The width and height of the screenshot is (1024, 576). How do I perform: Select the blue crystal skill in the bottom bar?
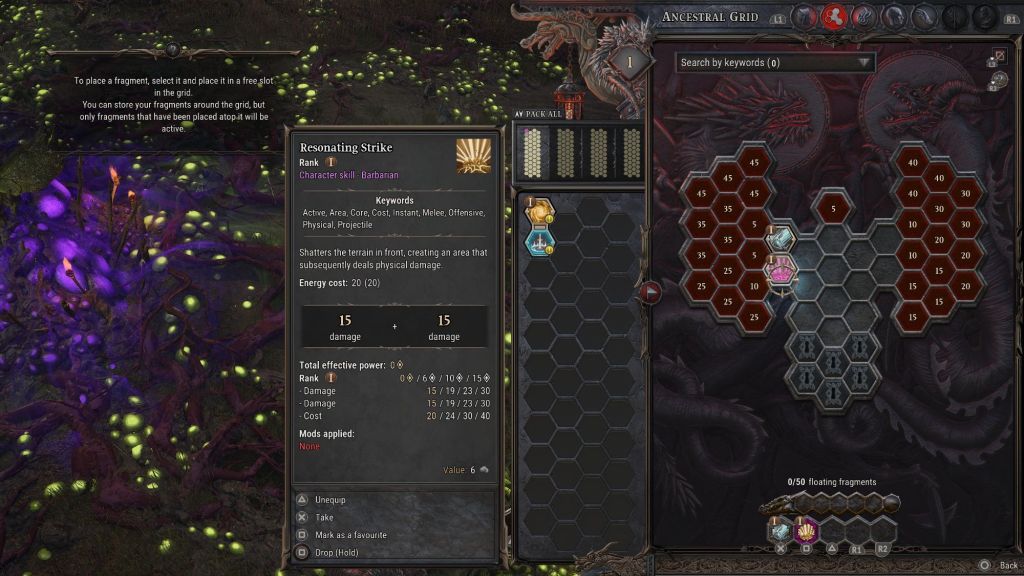click(780, 530)
